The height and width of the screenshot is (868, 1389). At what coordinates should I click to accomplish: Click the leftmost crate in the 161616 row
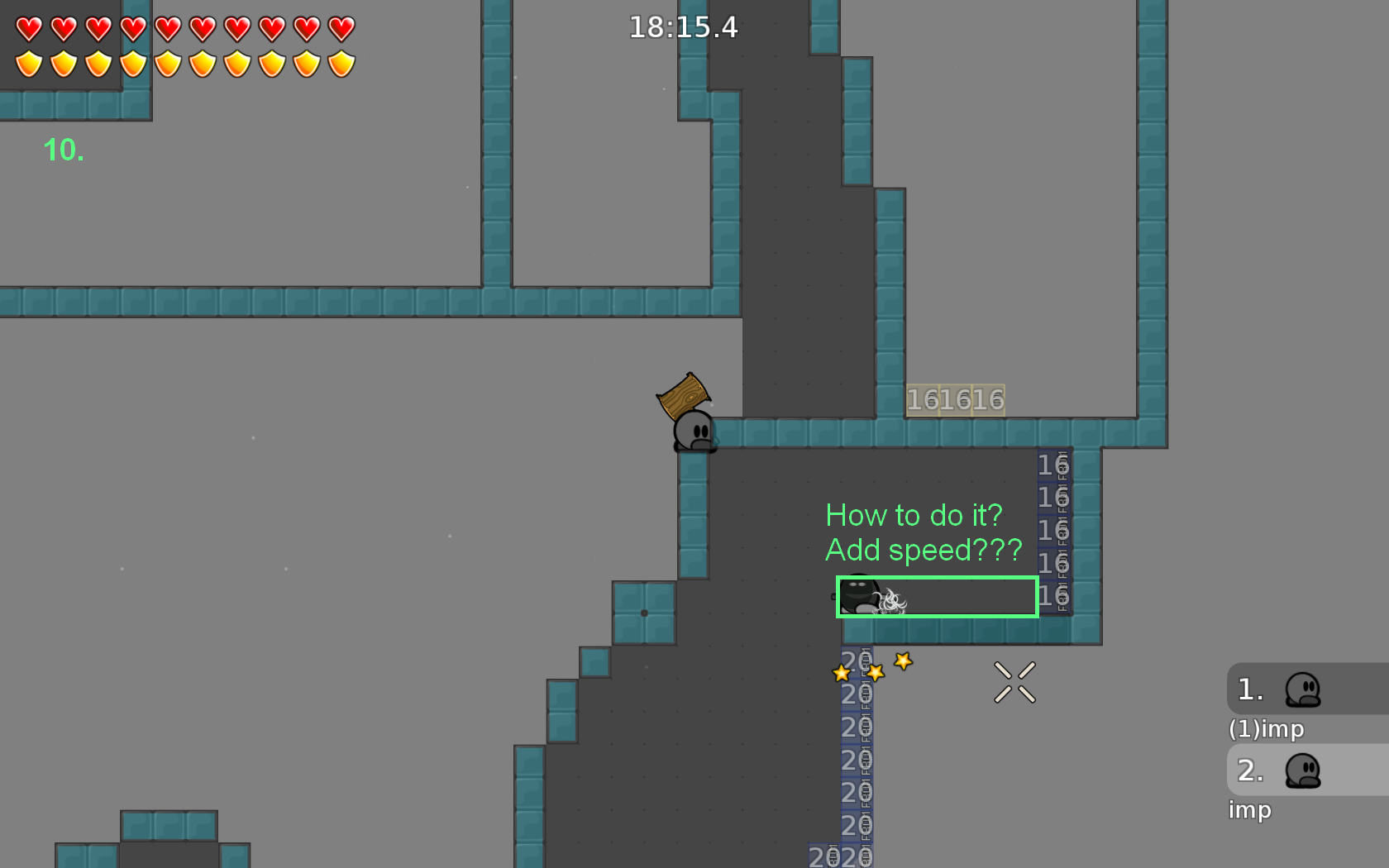pos(922,398)
